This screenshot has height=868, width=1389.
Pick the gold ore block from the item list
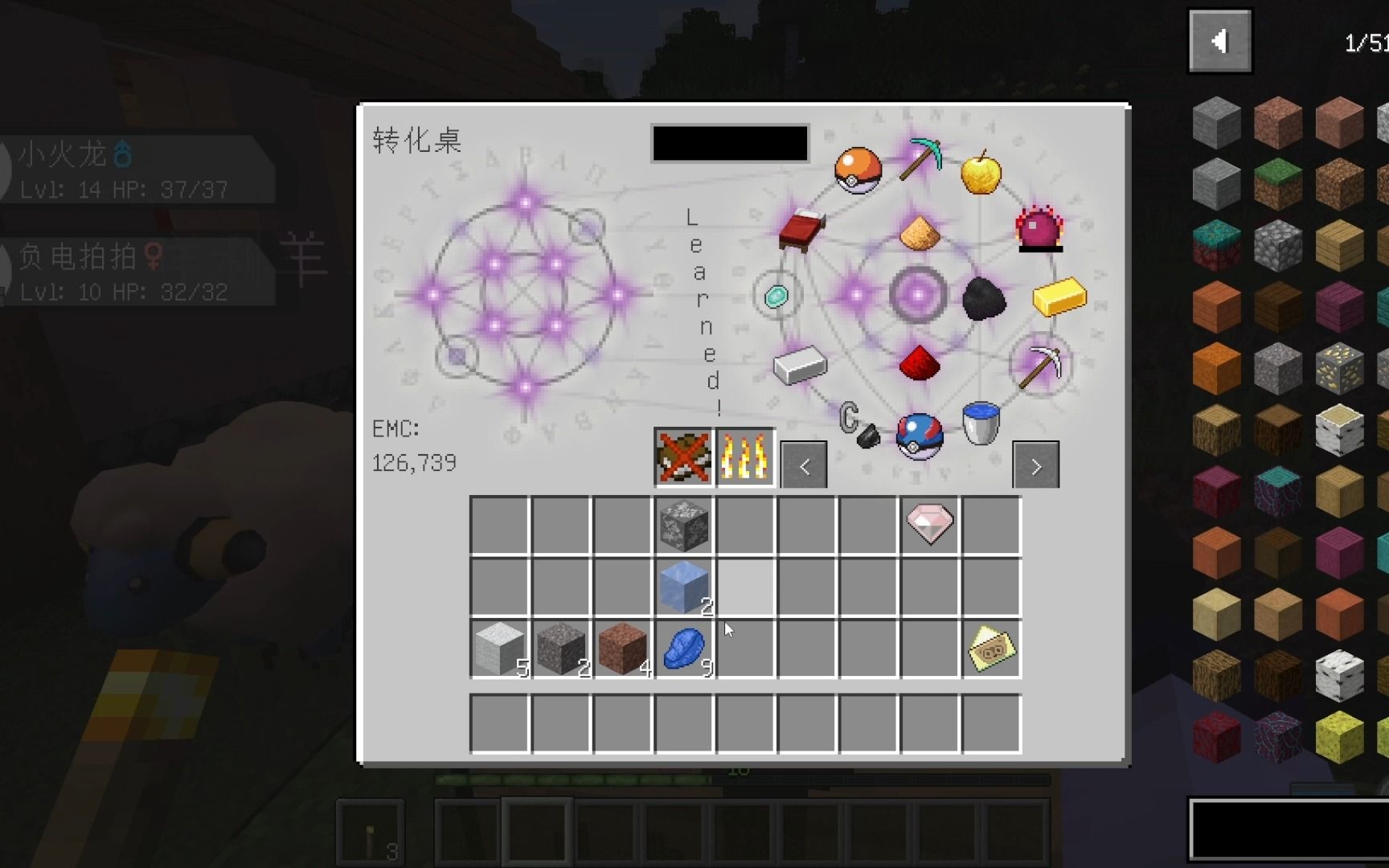coord(1340,369)
